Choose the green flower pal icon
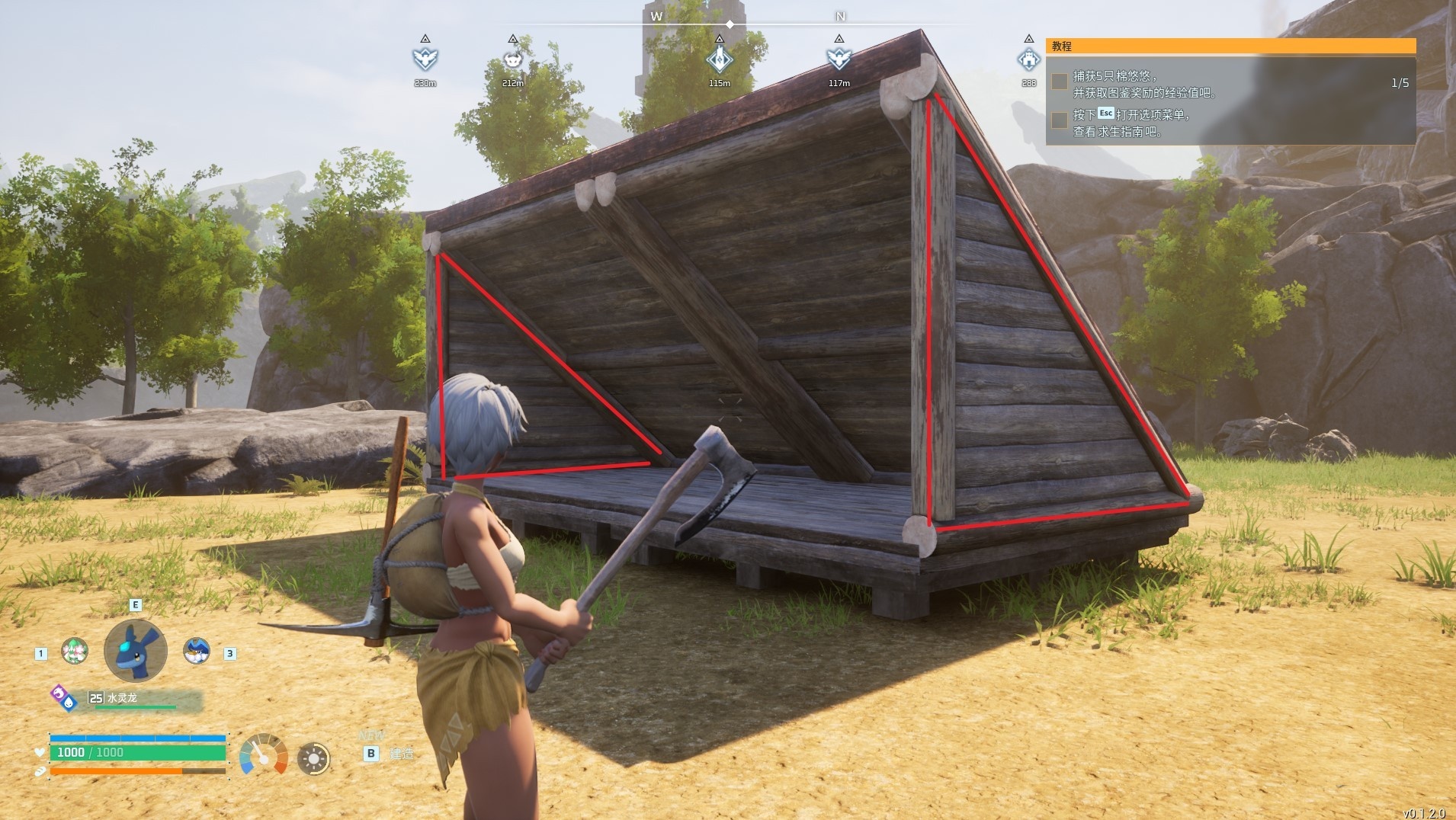1456x820 pixels. (75, 652)
